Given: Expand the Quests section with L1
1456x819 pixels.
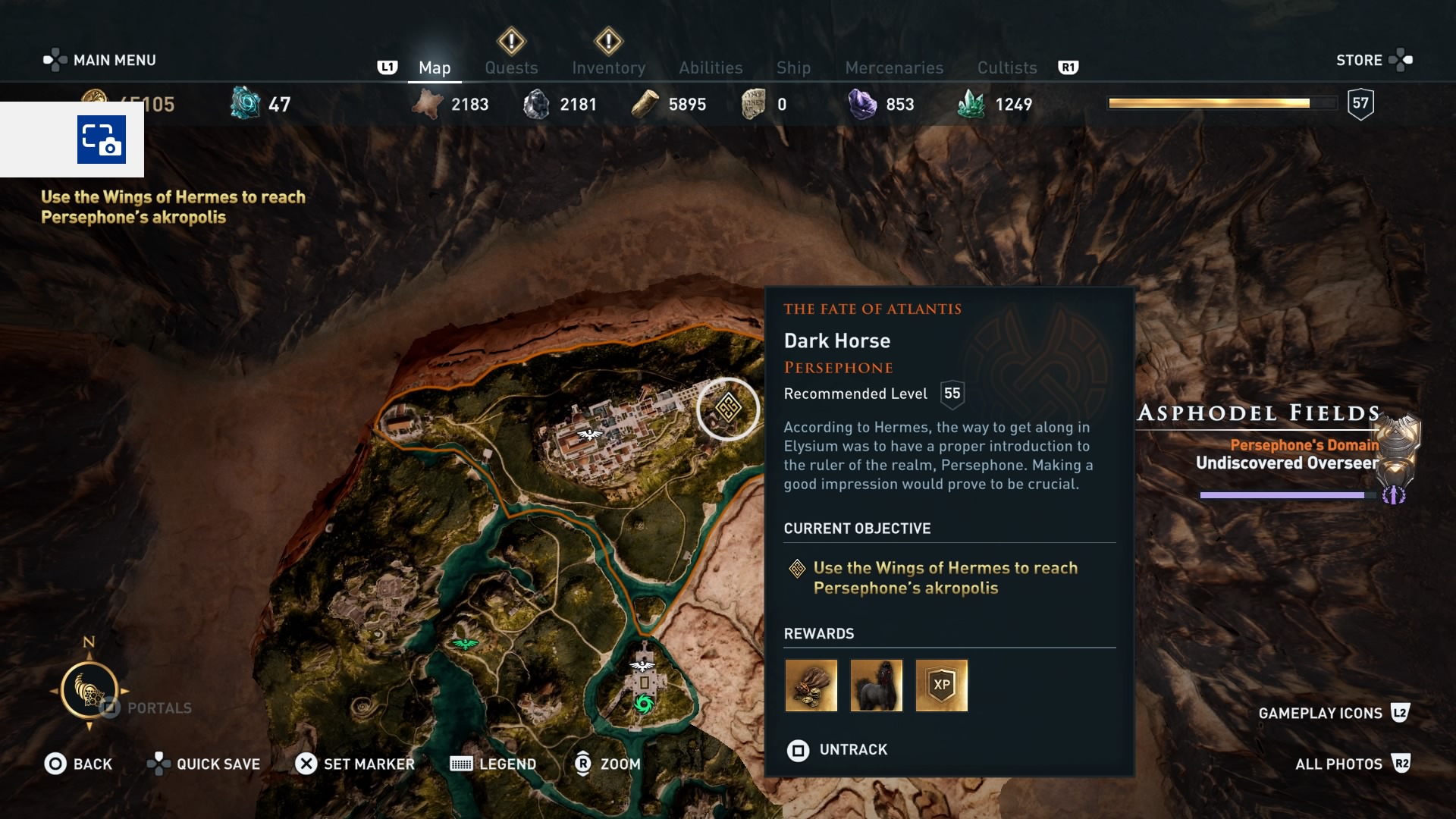Looking at the screenshot, I should pyautogui.click(x=388, y=67).
